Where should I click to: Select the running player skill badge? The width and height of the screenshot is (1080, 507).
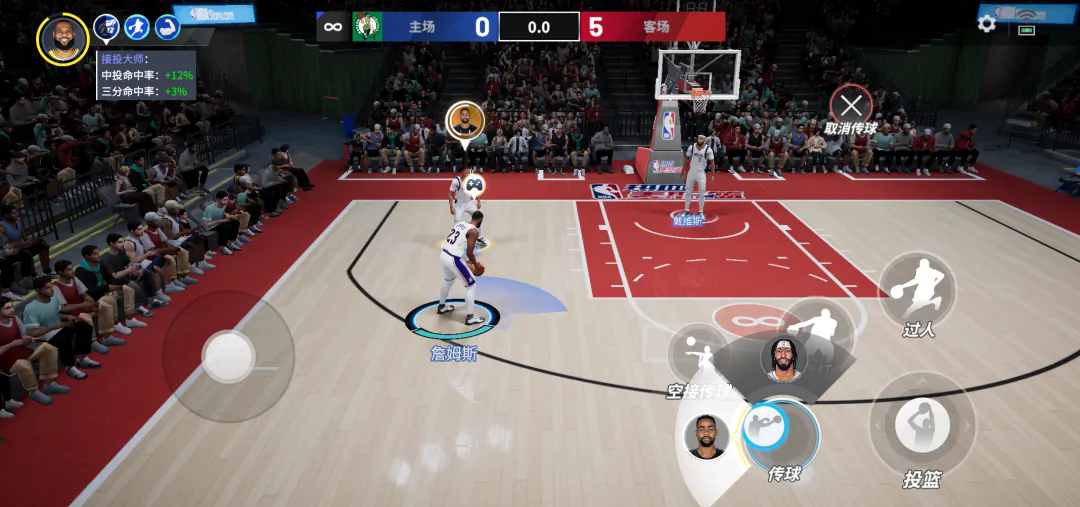point(137,27)
